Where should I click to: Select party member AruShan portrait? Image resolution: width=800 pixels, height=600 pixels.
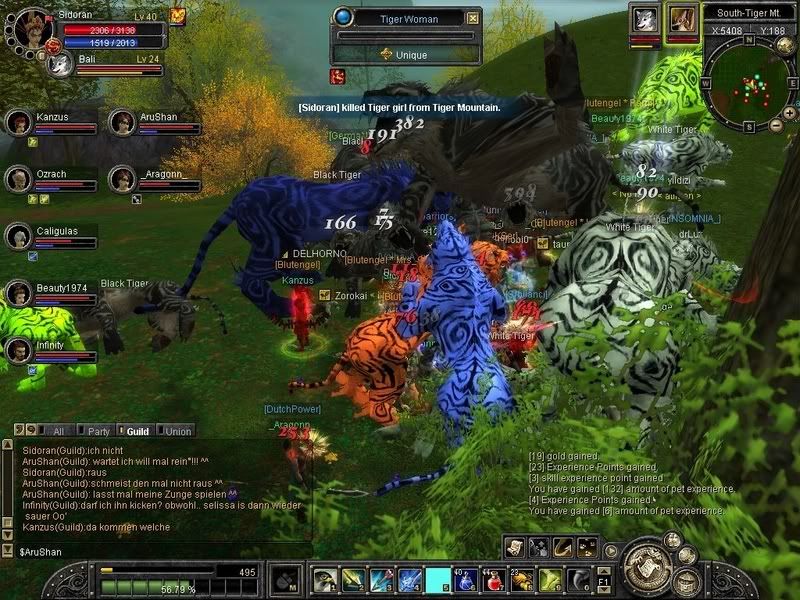pyautogui.click(x=122, y=123)
